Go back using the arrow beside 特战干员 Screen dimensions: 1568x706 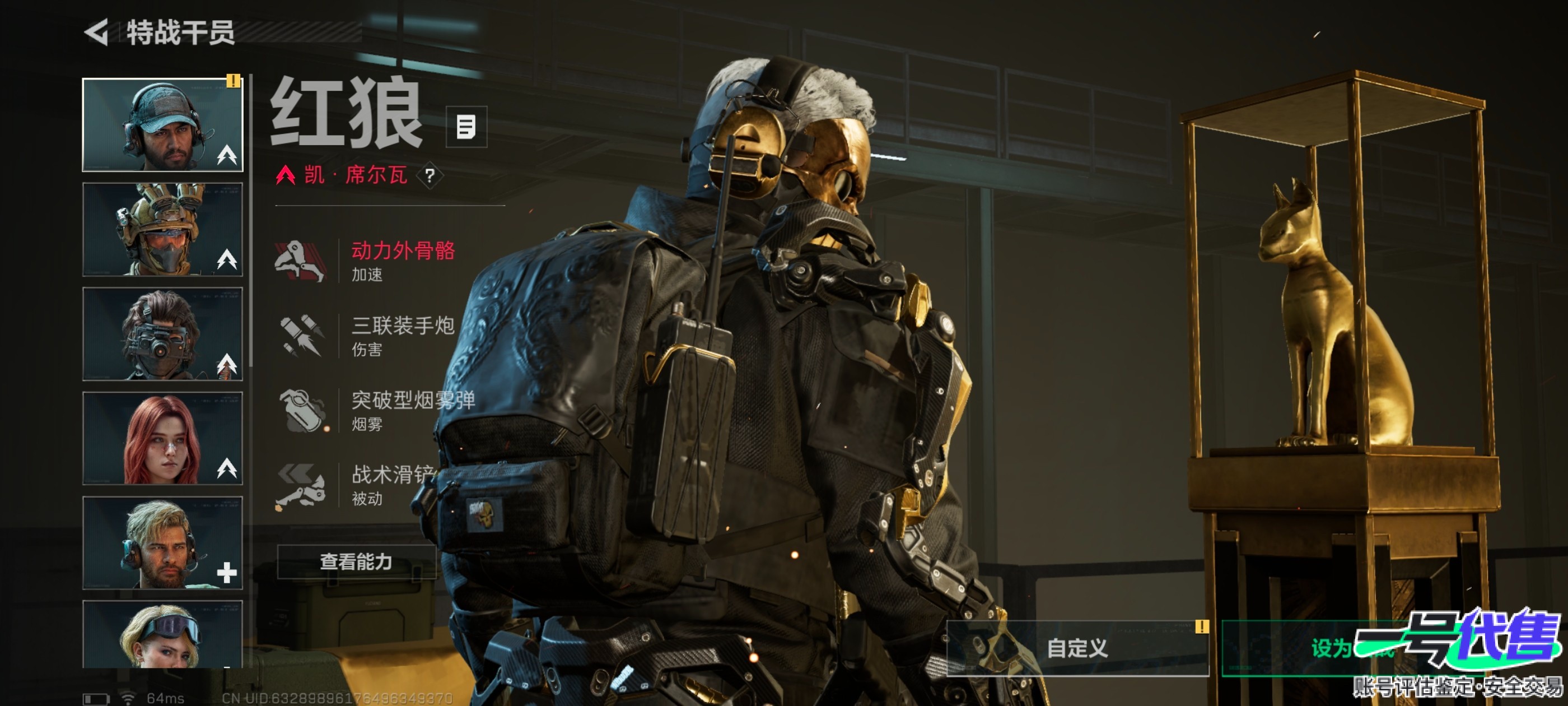coord(97,32)
